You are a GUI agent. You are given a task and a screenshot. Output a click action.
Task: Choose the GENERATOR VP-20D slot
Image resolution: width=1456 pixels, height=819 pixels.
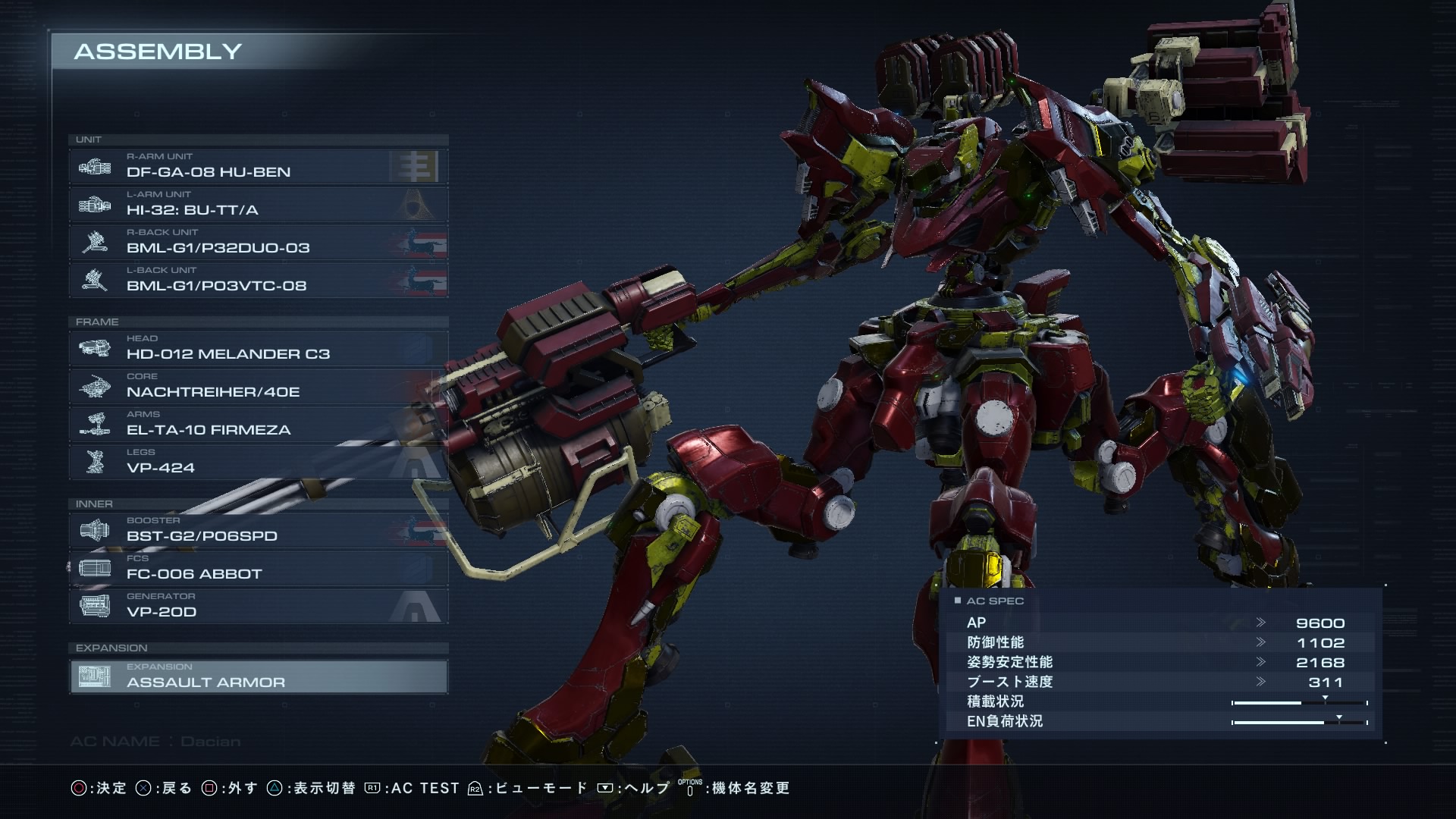tap(258, 607)
